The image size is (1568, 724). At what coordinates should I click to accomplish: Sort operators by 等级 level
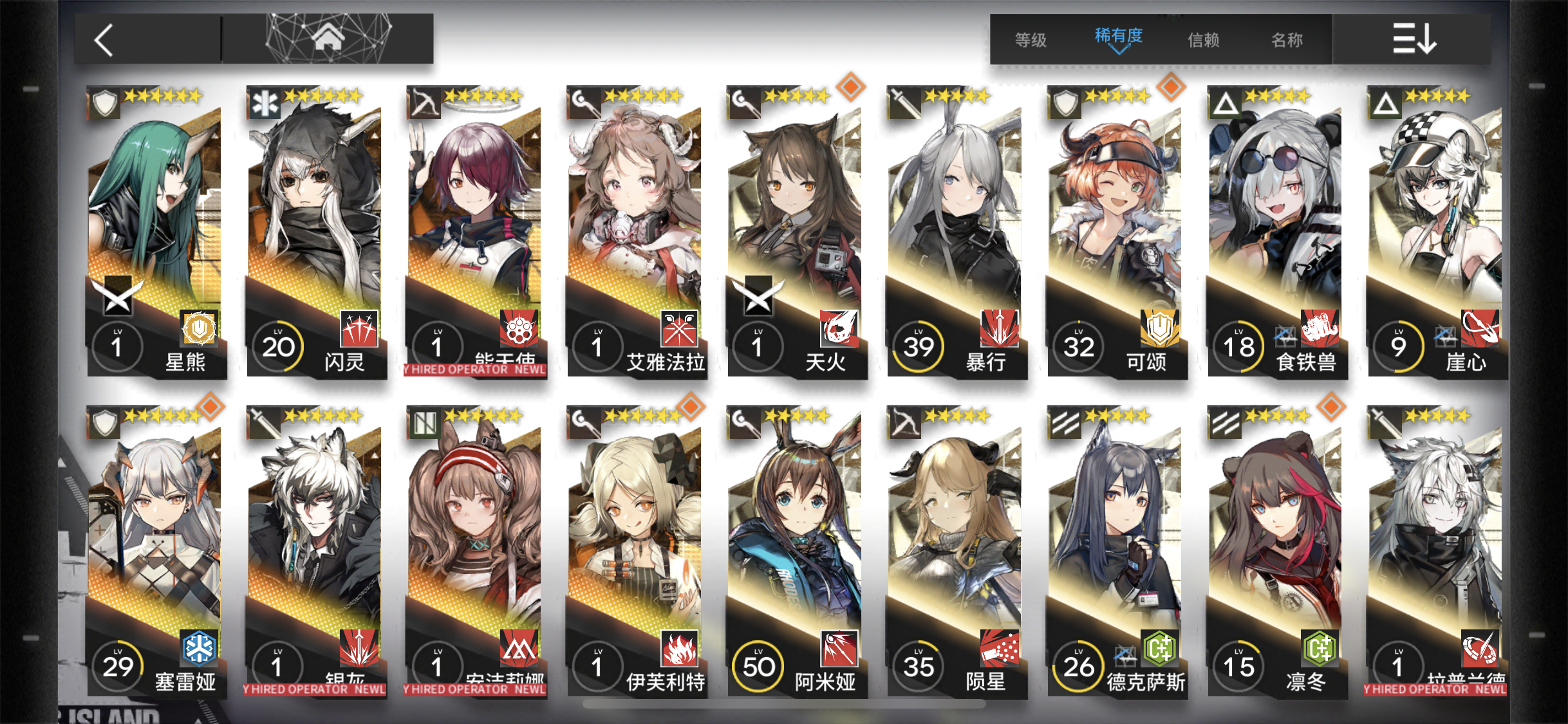coord(1031,40)
